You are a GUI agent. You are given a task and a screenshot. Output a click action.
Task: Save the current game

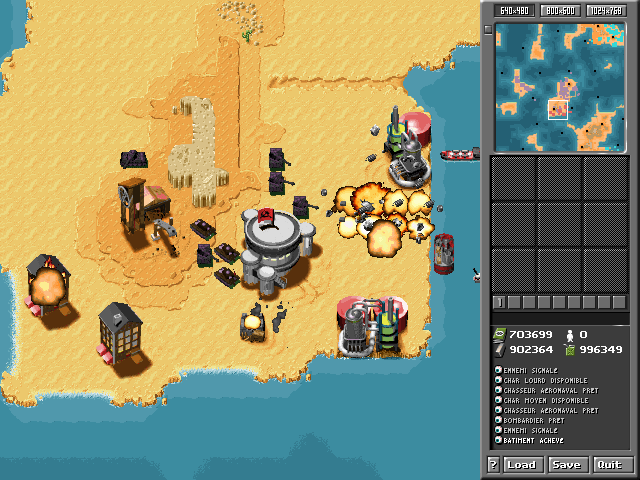(x=566, y=465)
